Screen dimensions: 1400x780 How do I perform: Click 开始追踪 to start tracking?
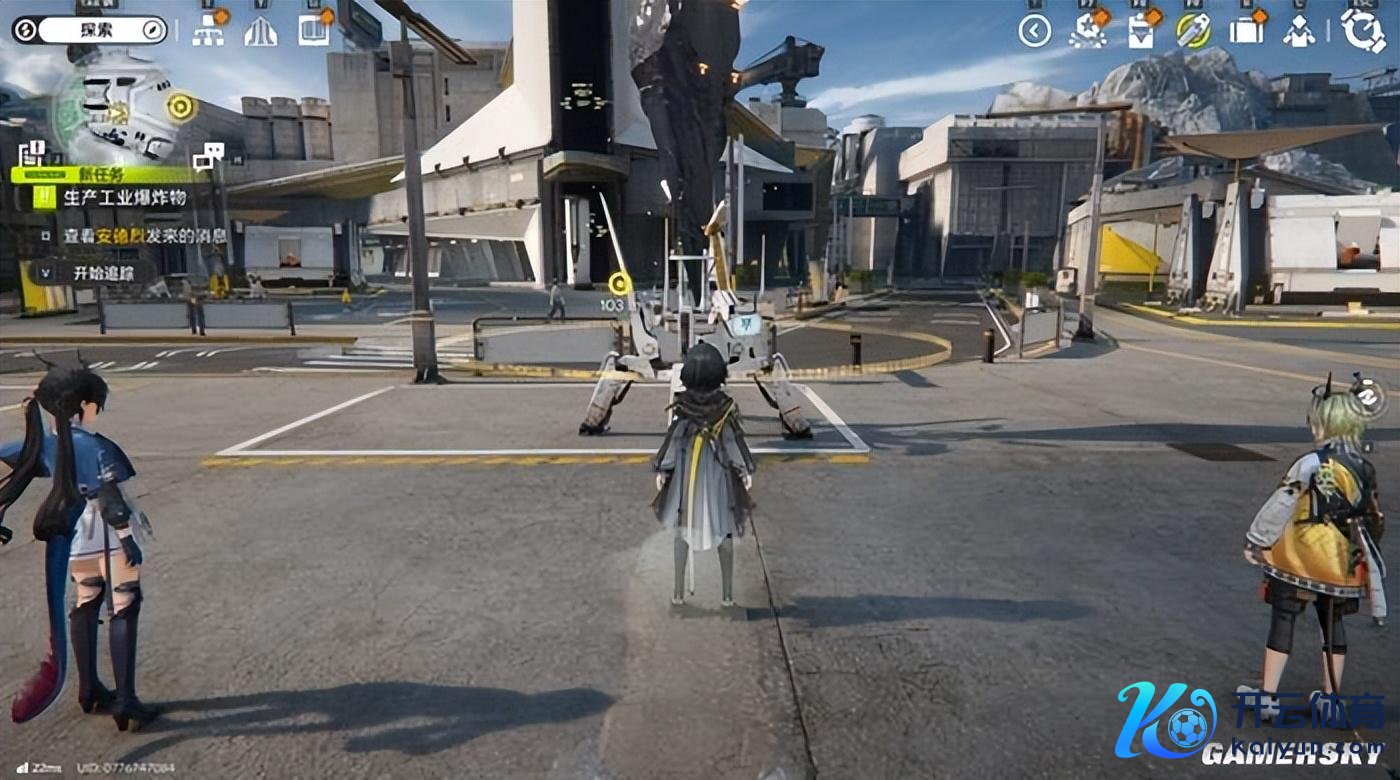[100, 272]
